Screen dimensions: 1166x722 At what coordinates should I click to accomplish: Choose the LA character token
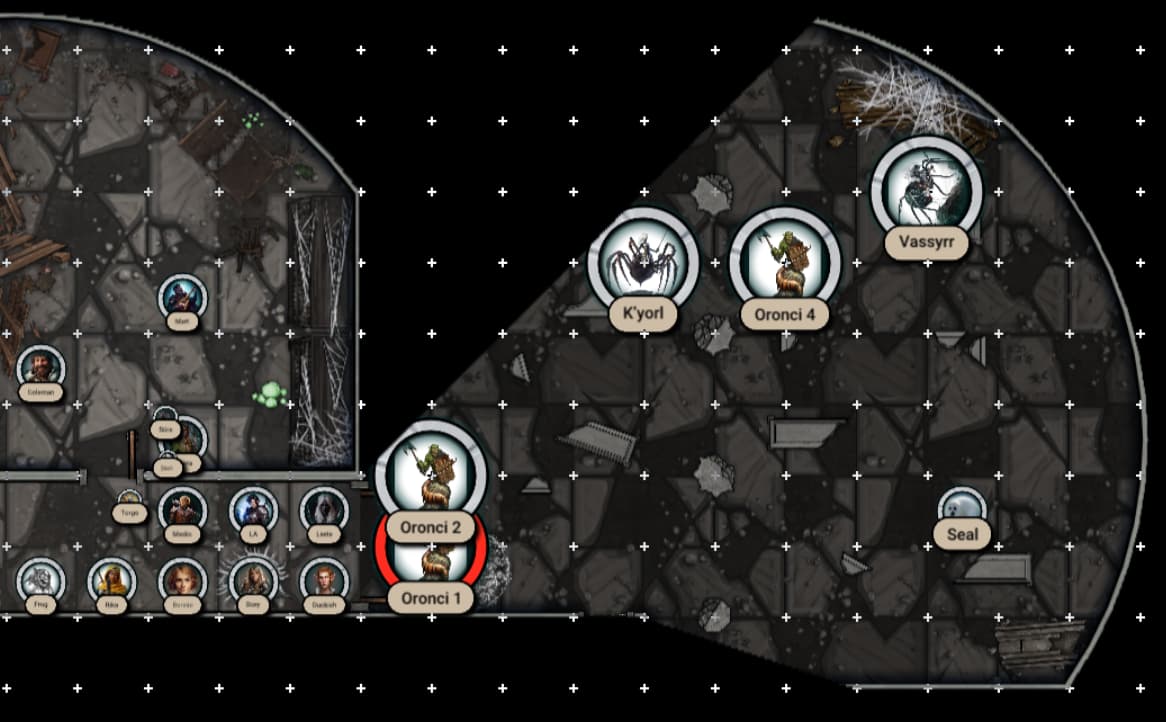253,509
